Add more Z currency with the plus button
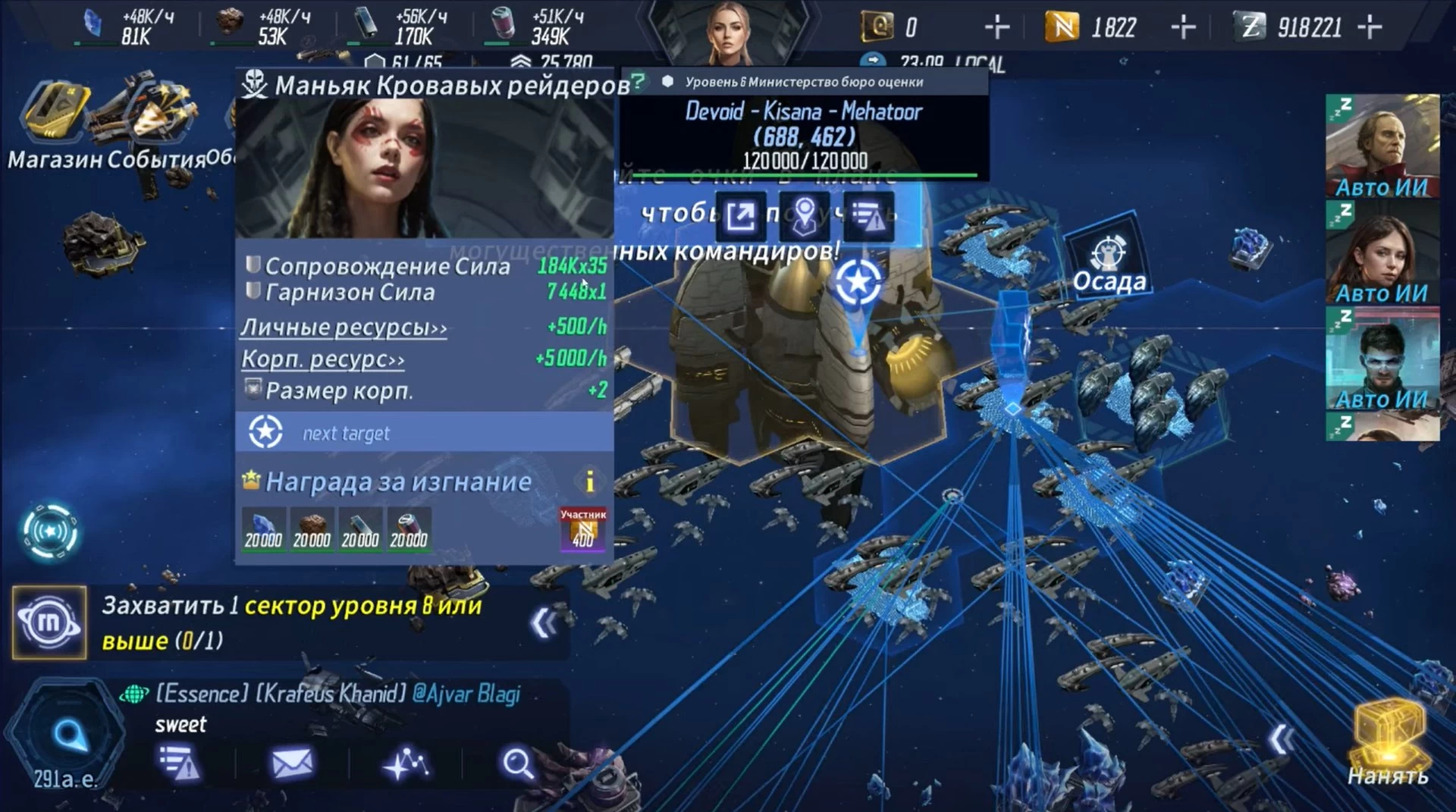 1370,28
